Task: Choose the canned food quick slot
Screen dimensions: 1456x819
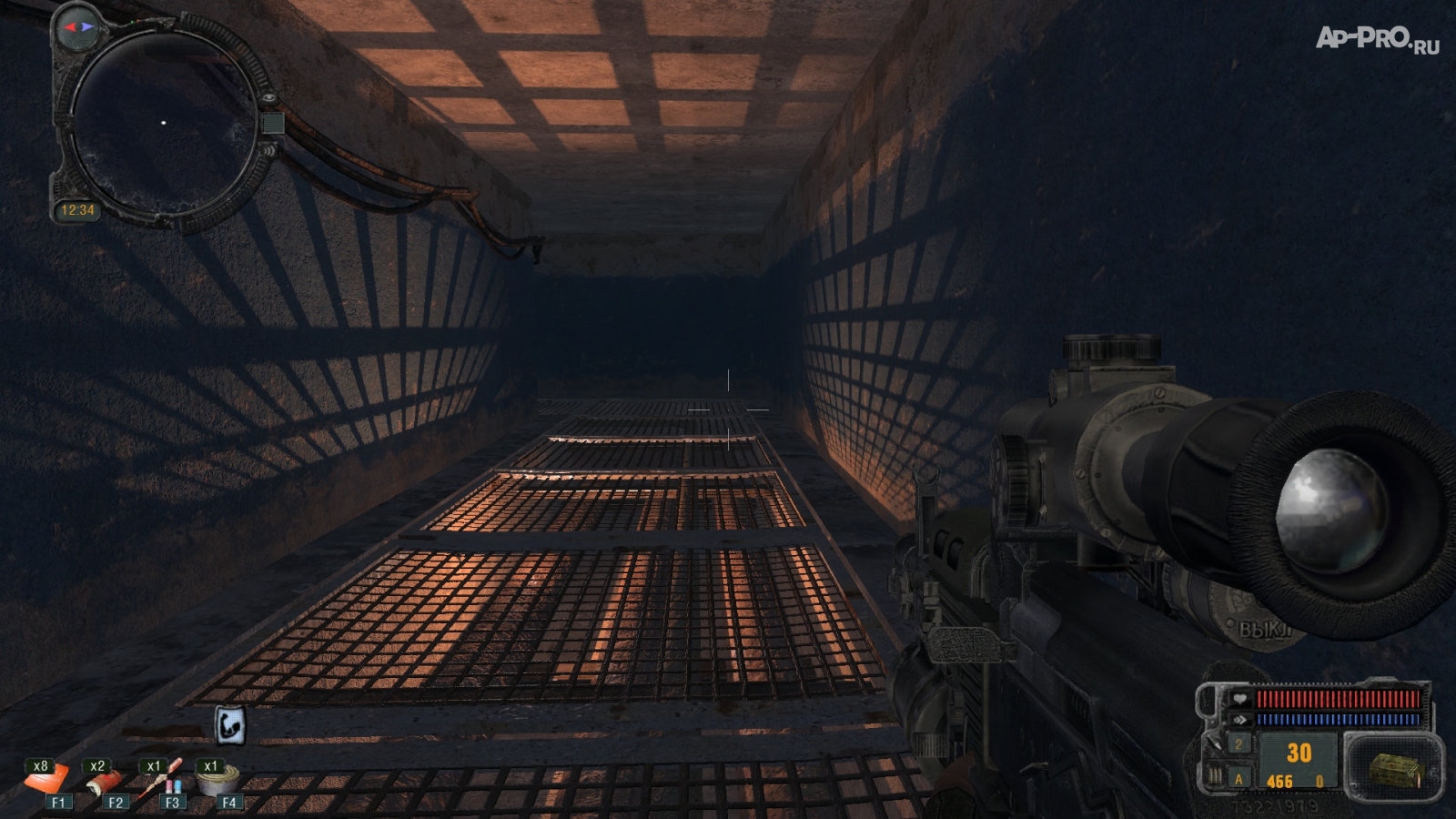Action: (x=219, y=780)
